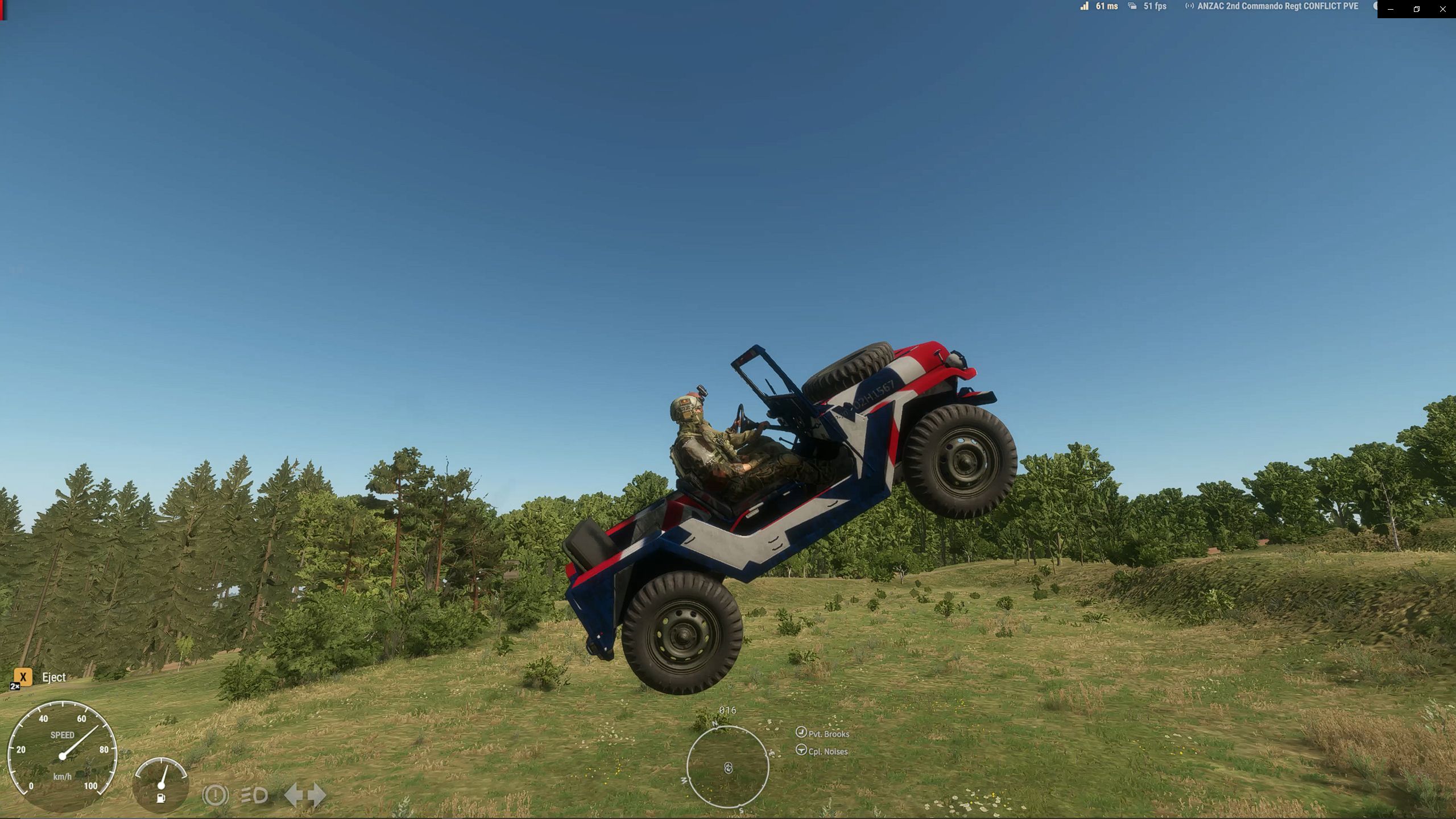The width and height of the screenshot is (1456, 819).
Task: Click the server broadcast icon in the top bar
Action: (x=1190, y=6)
